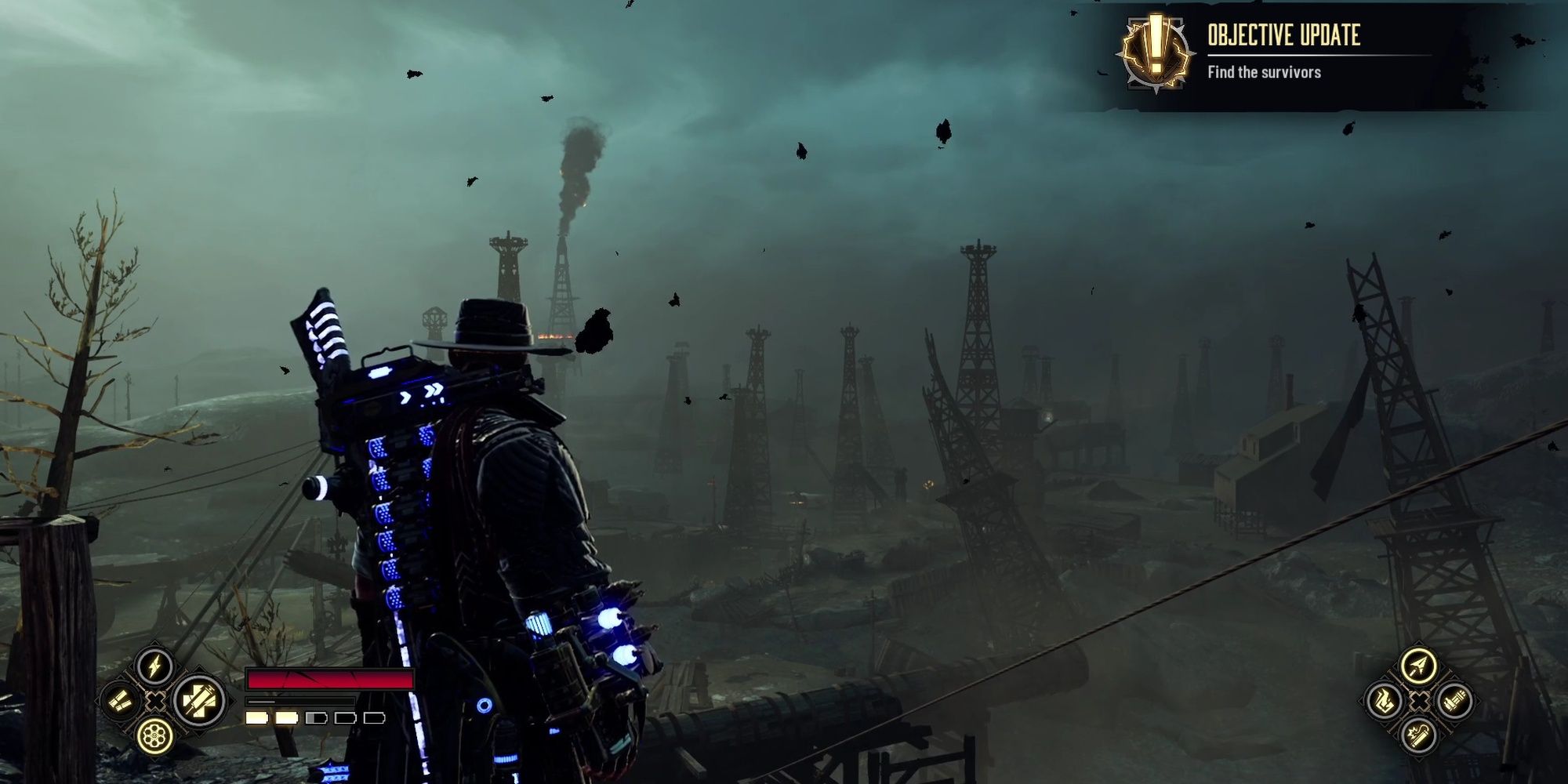
Task: Select the lightning bolt ability icon
Action: [154, 668]
